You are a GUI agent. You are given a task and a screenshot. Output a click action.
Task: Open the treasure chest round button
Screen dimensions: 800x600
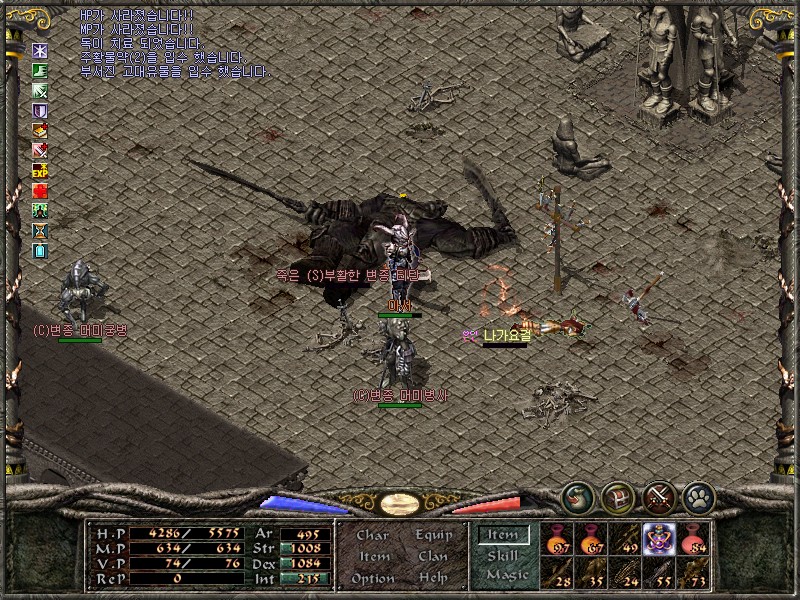[x=618, y=497]
